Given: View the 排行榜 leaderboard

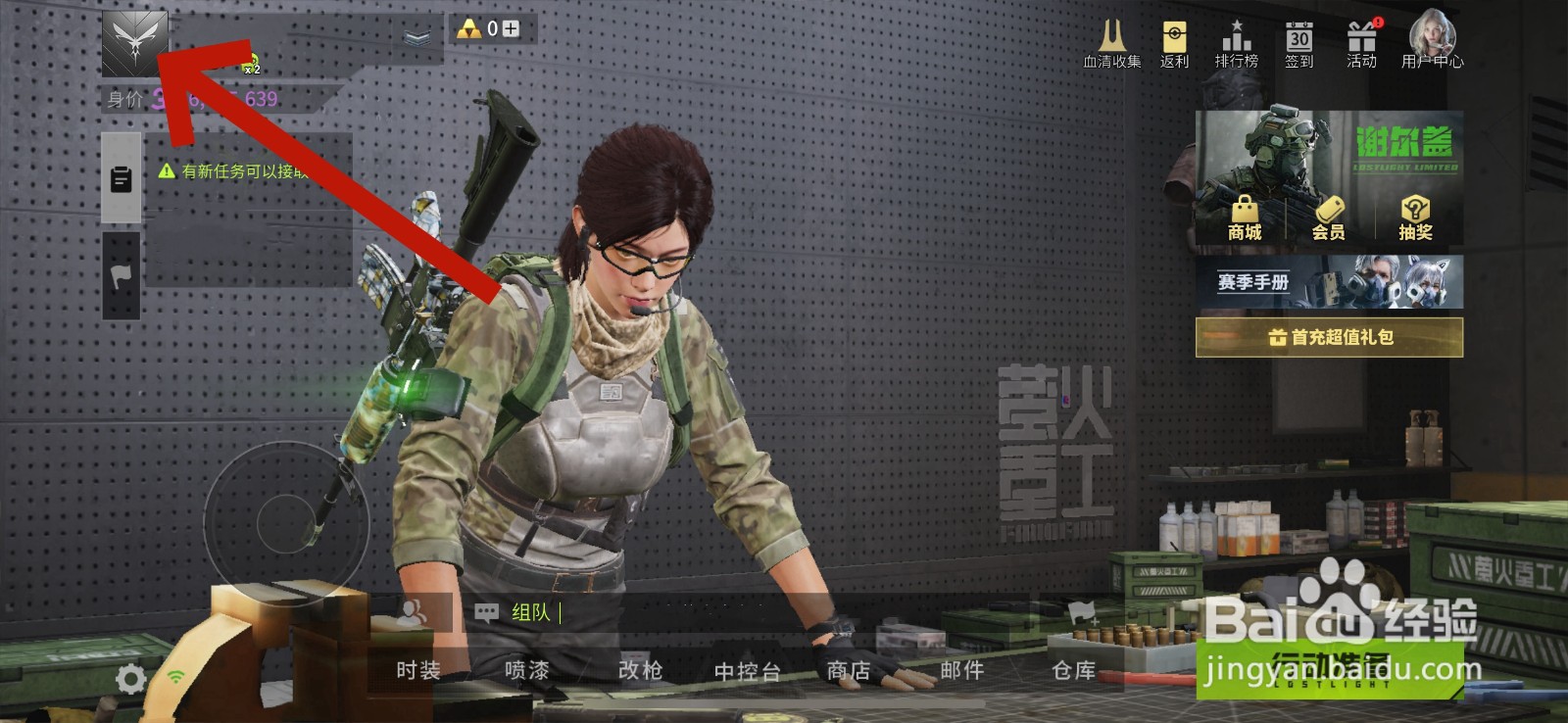Looking at the screenshot, I should pyautogui.click(x=1237, y=39).
